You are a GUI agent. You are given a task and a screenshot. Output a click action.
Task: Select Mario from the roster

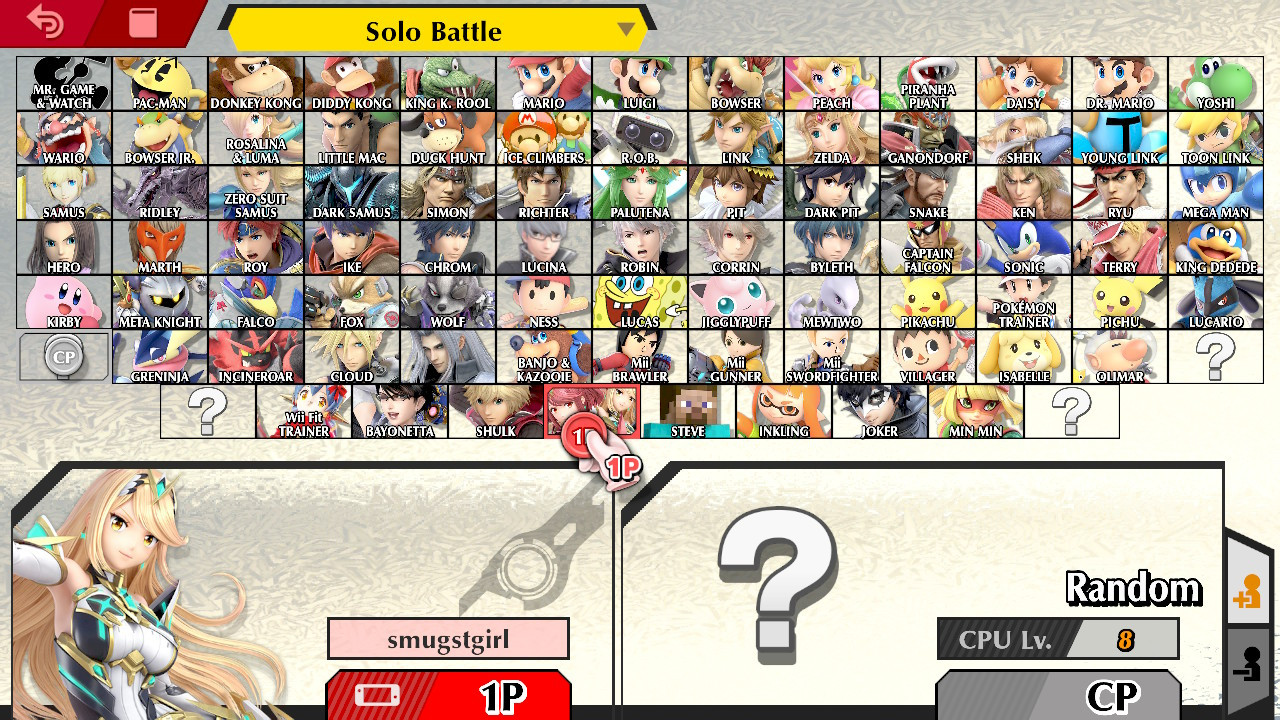click(543, 82)
